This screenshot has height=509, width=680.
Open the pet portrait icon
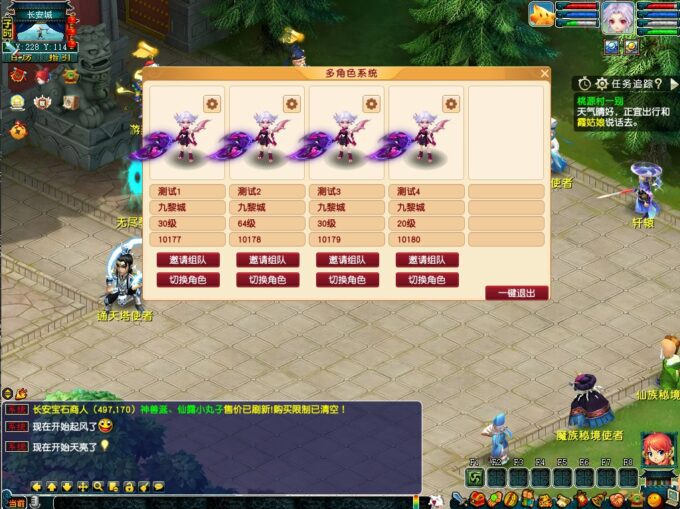[x=542, y=14]
